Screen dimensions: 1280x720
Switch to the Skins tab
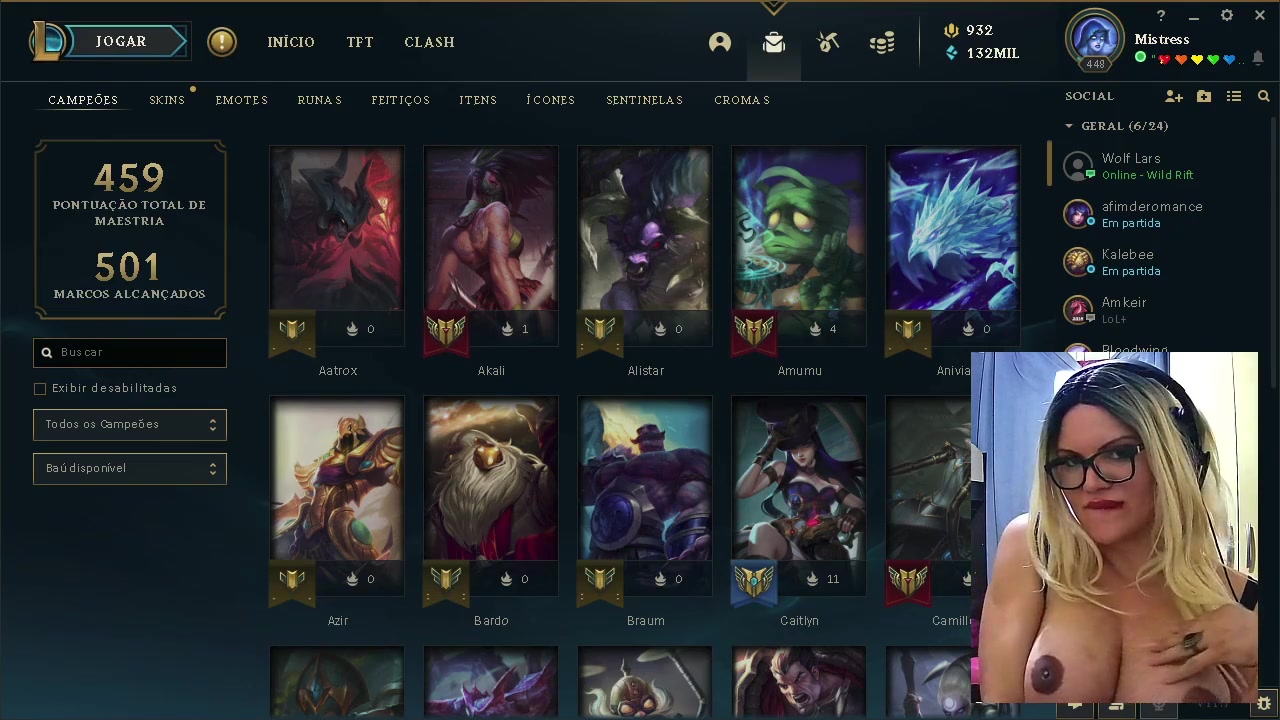pos(167,100)
